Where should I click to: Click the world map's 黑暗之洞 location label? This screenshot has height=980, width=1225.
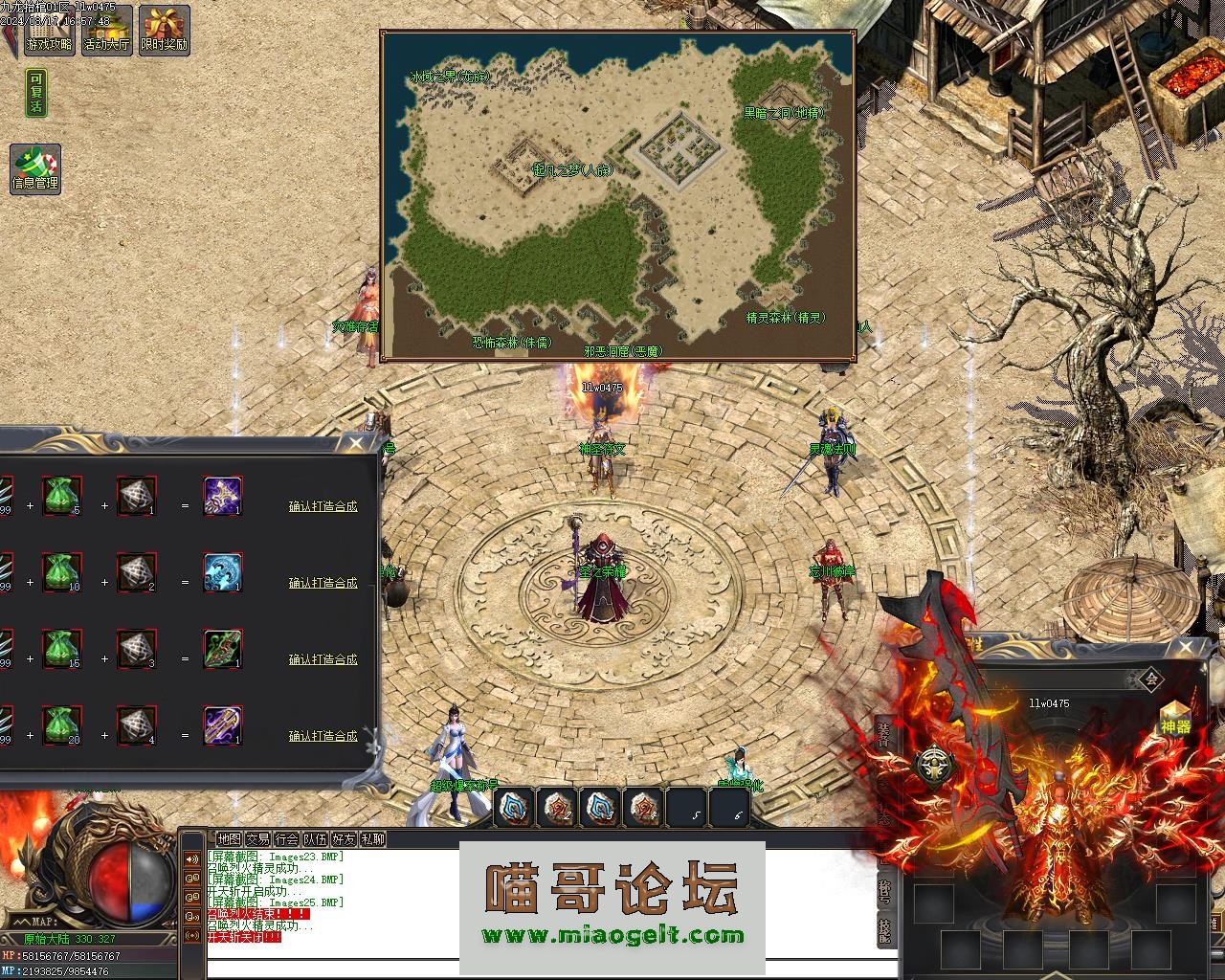click(x=783, y=113)
